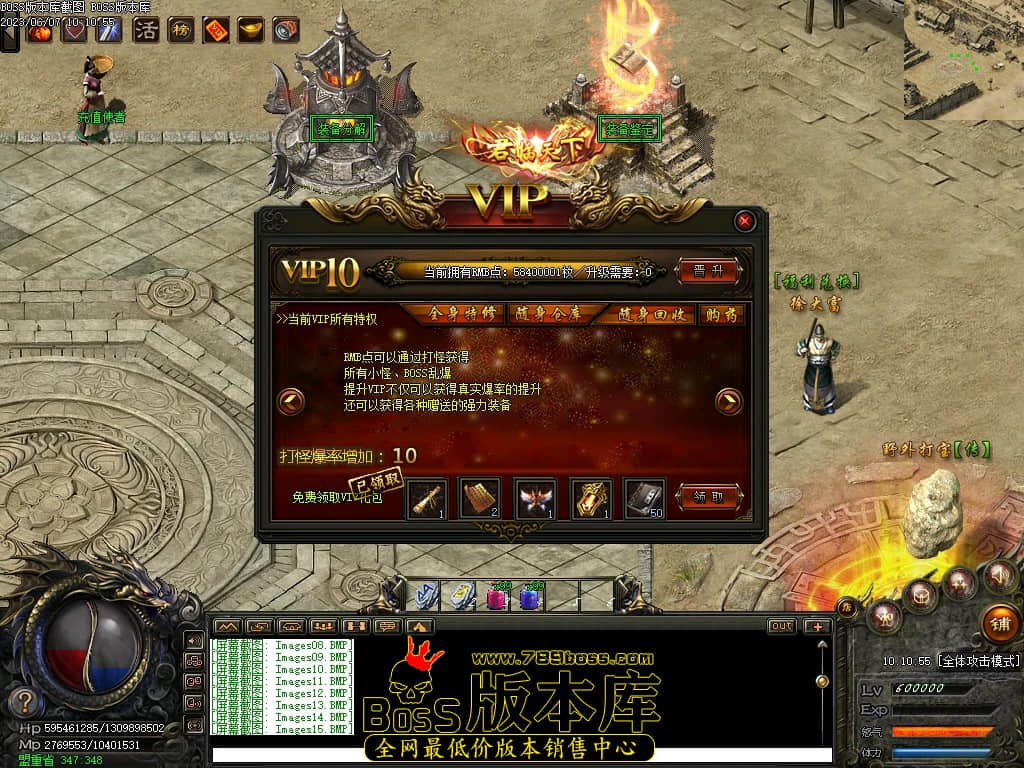This screenshot has height=768, width=1024.
Task: Switch to the 购药 buy potions tab
Action: (x=721, y=314)
